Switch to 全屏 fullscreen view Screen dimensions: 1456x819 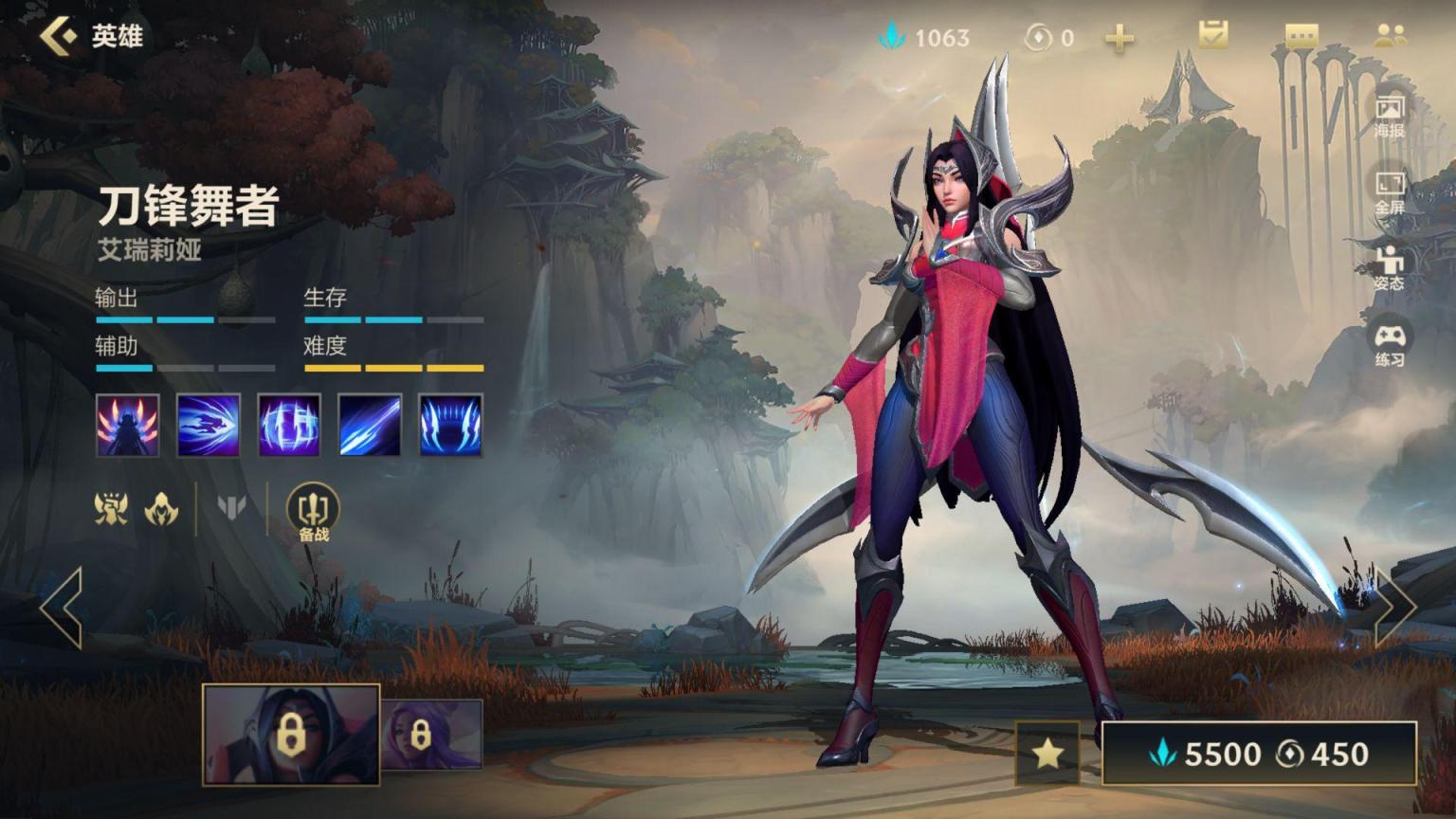(x=1390, y=192)
